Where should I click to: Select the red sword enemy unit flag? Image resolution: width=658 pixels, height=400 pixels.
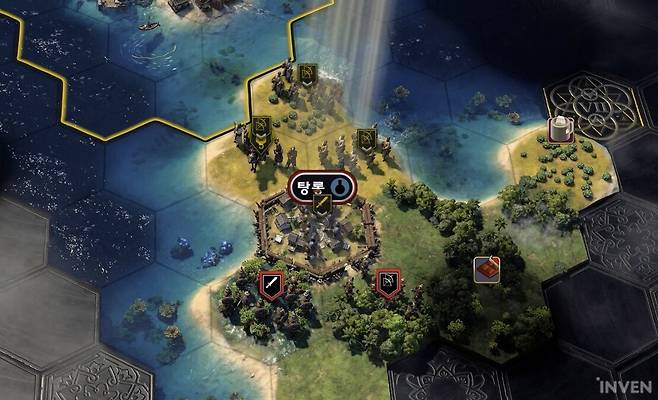tap(270, 284)
